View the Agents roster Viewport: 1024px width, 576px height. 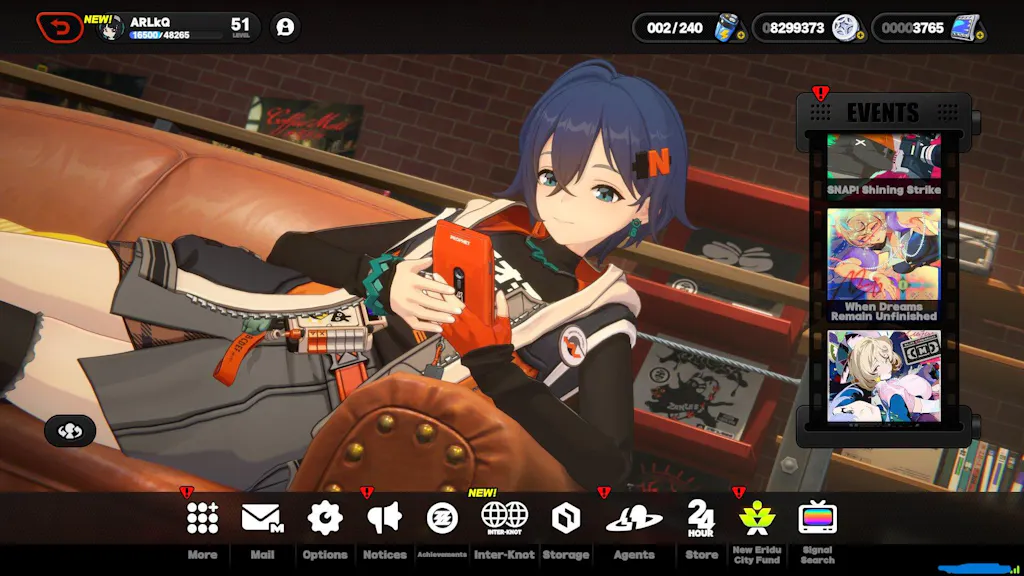[x=634, y=519]
